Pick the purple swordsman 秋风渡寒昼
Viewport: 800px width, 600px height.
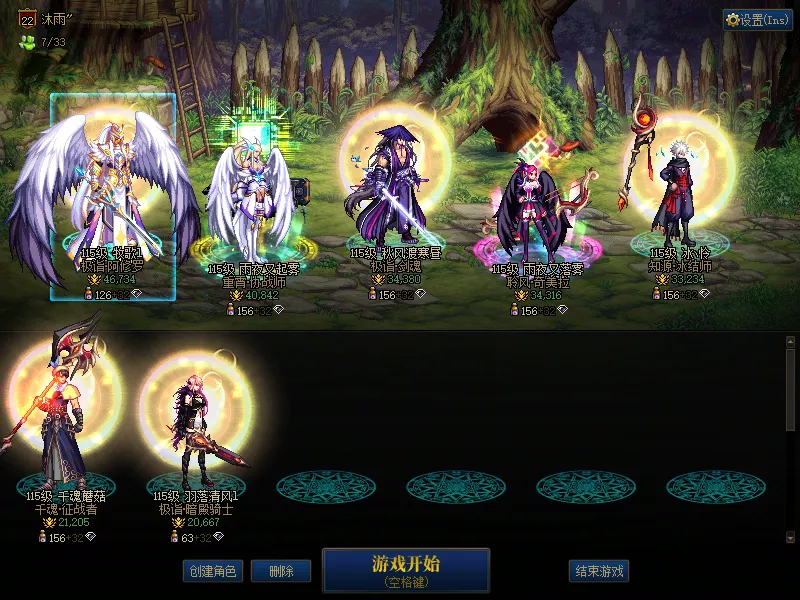pyautogui.click(x=393, y=190)
